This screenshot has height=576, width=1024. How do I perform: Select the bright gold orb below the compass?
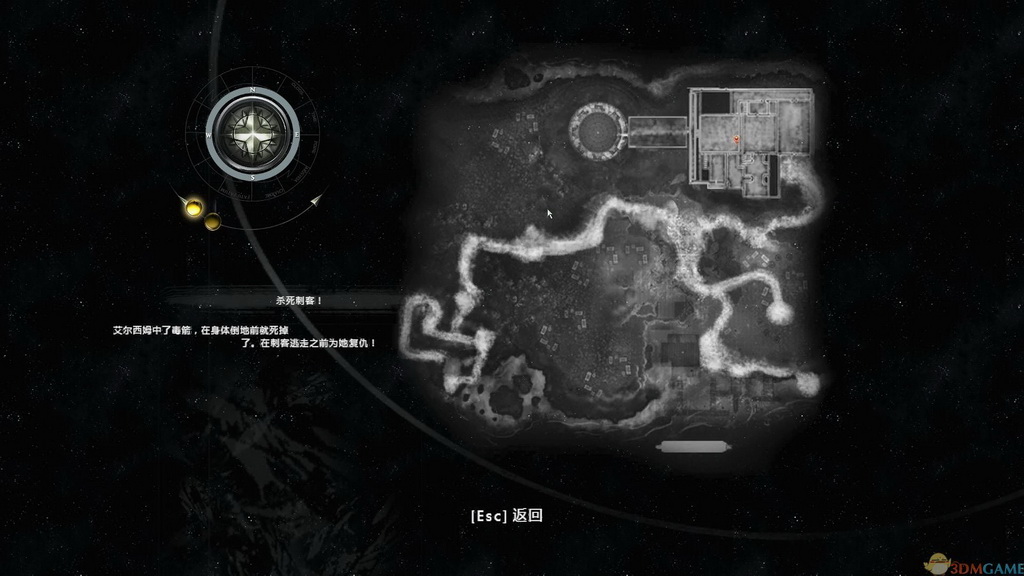pyautogui.click(x=193, y=208)
